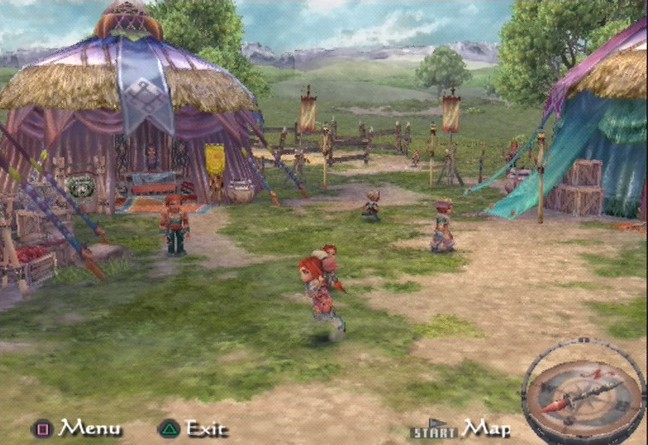Choose the Exit option

[206, 428]
